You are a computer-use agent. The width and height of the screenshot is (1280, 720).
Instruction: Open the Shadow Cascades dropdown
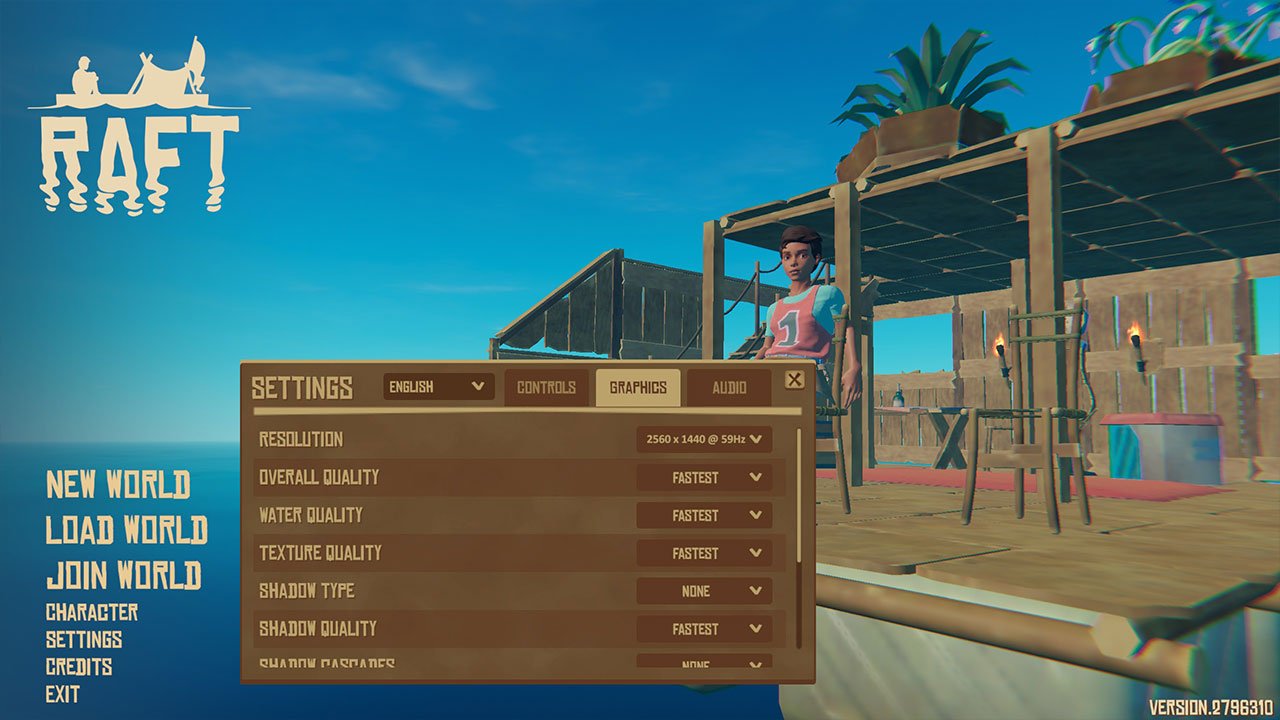point(704,664)
